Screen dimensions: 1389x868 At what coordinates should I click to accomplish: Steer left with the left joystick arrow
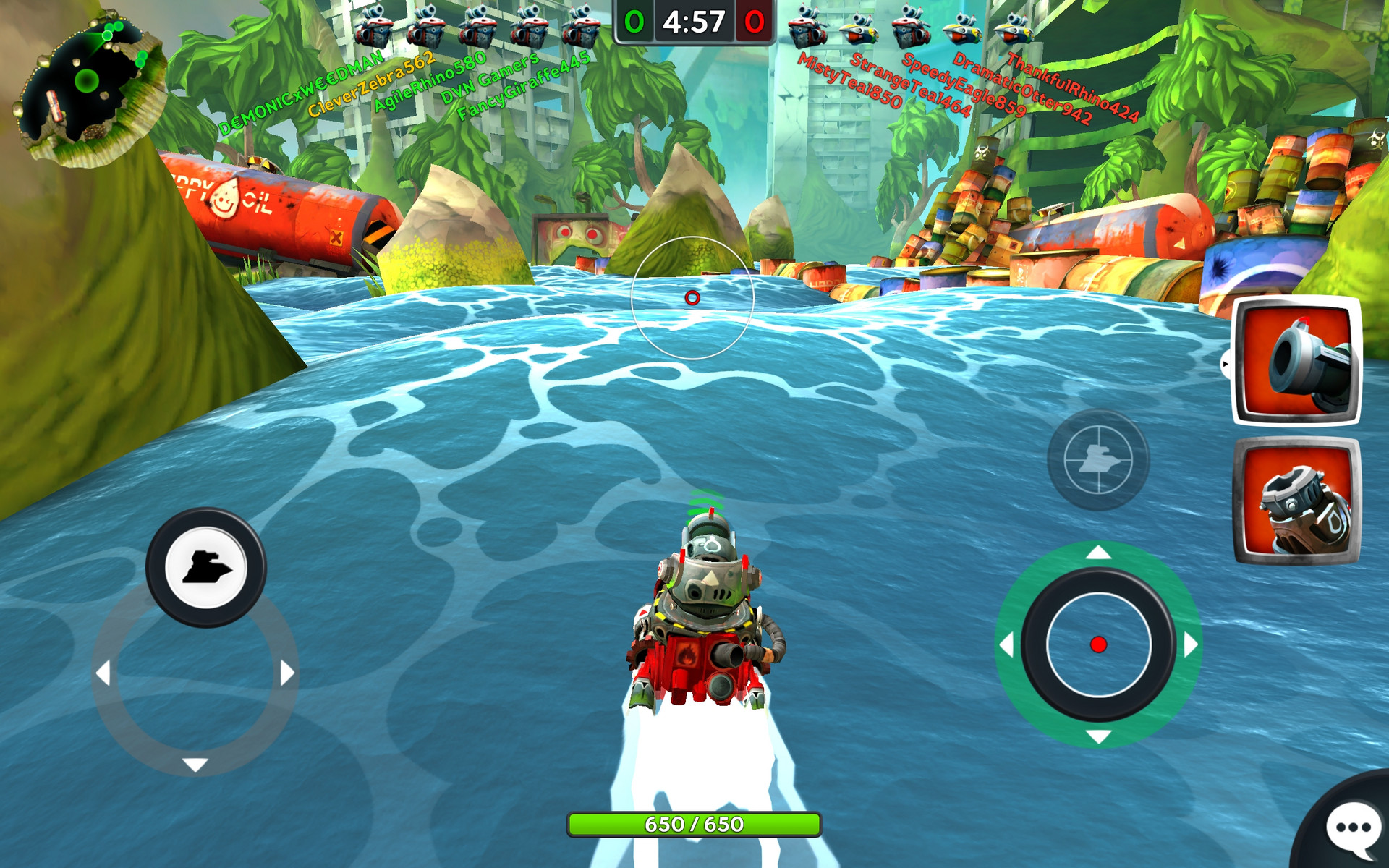tap(103, 673)
